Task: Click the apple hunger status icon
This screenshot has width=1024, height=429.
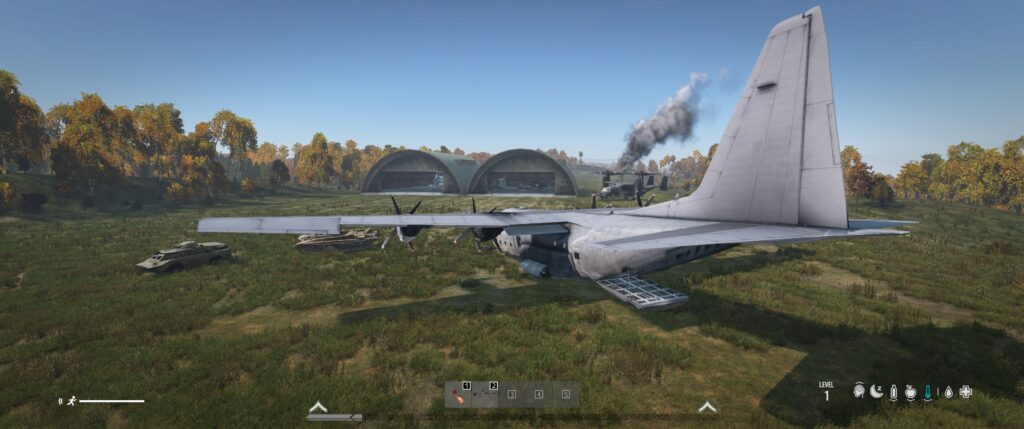Action: pos(910,392)
